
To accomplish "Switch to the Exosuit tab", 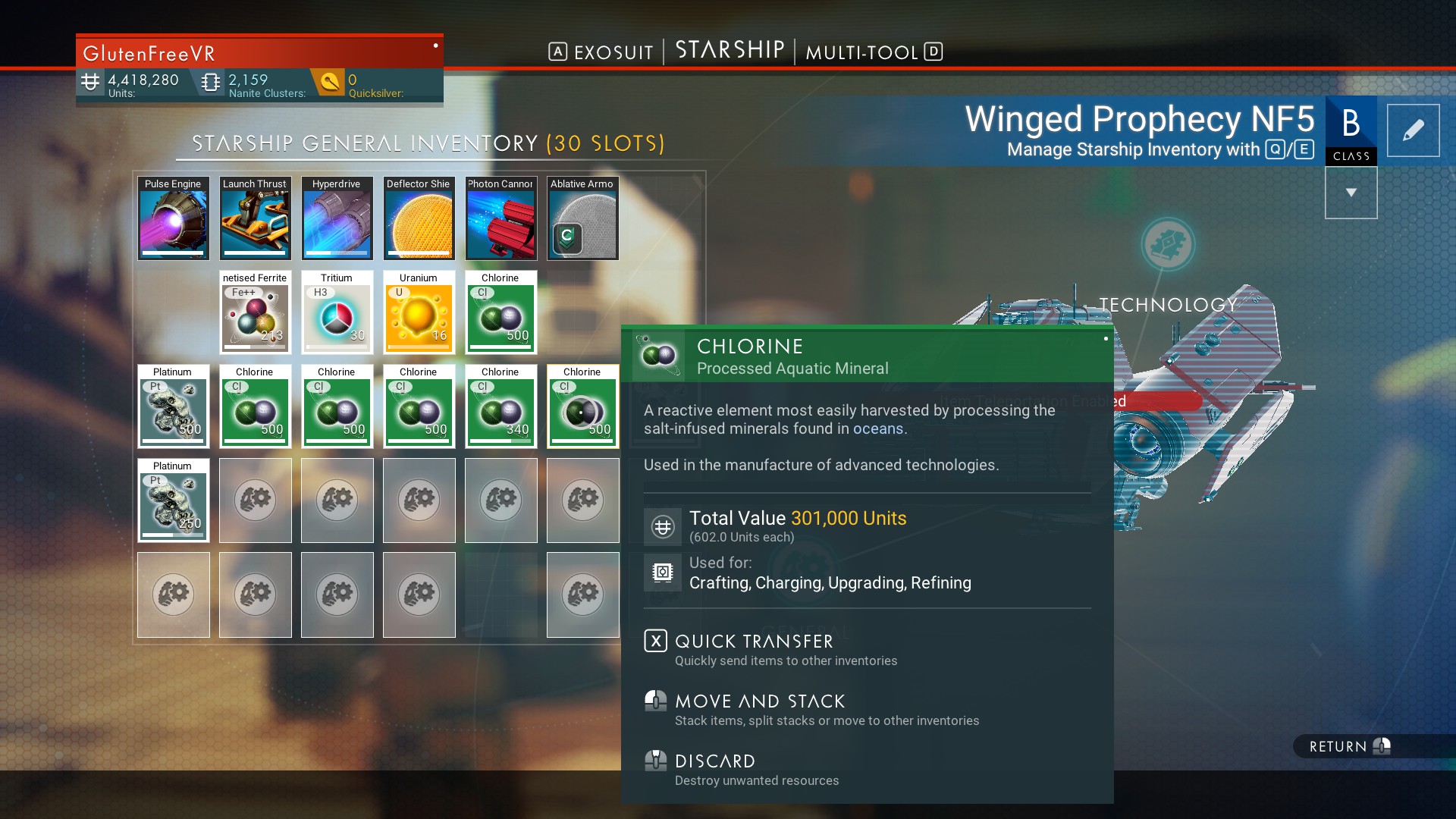I will [x=601, y=52].
